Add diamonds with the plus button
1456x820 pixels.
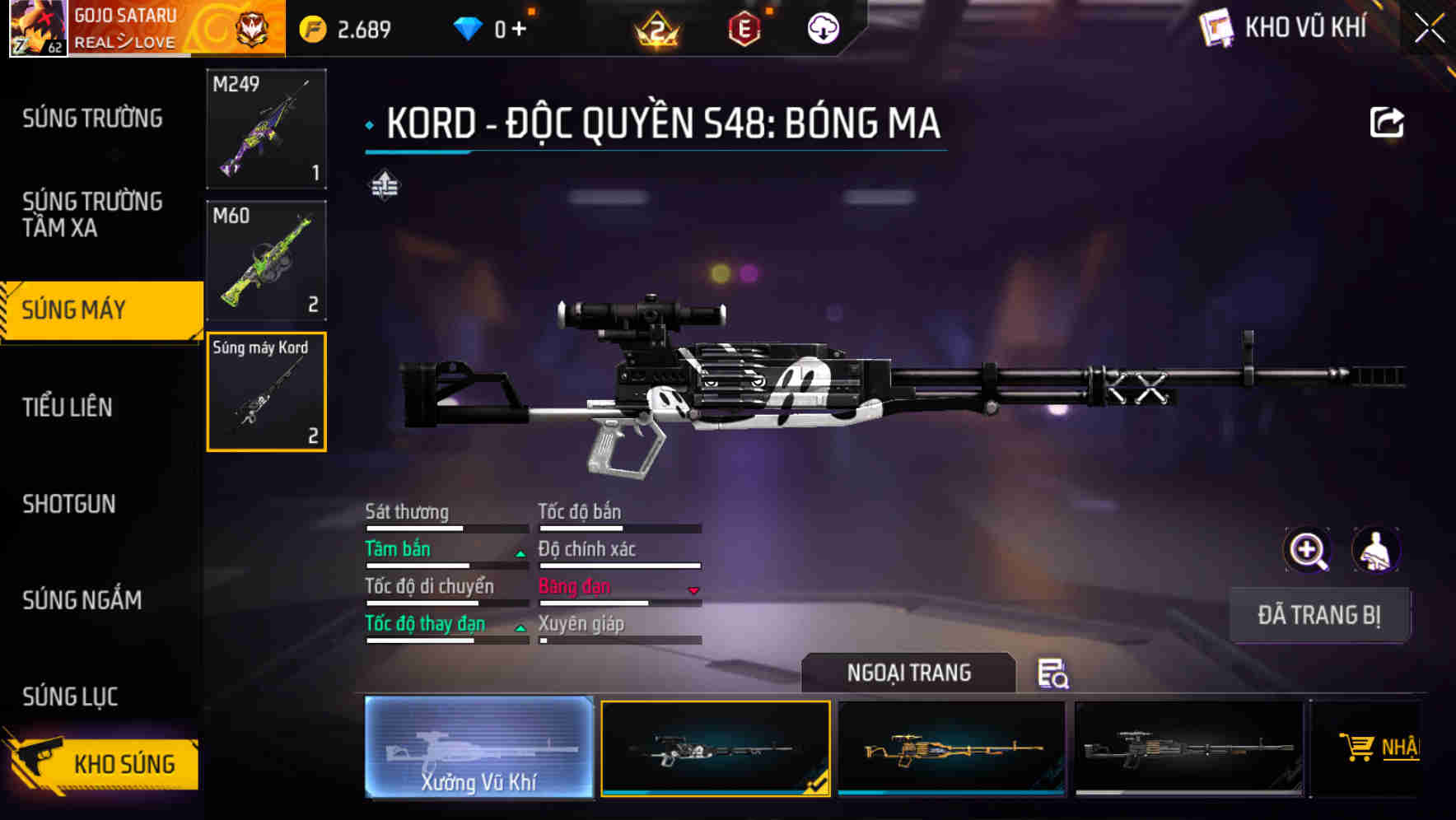click(x=520, y=30)
